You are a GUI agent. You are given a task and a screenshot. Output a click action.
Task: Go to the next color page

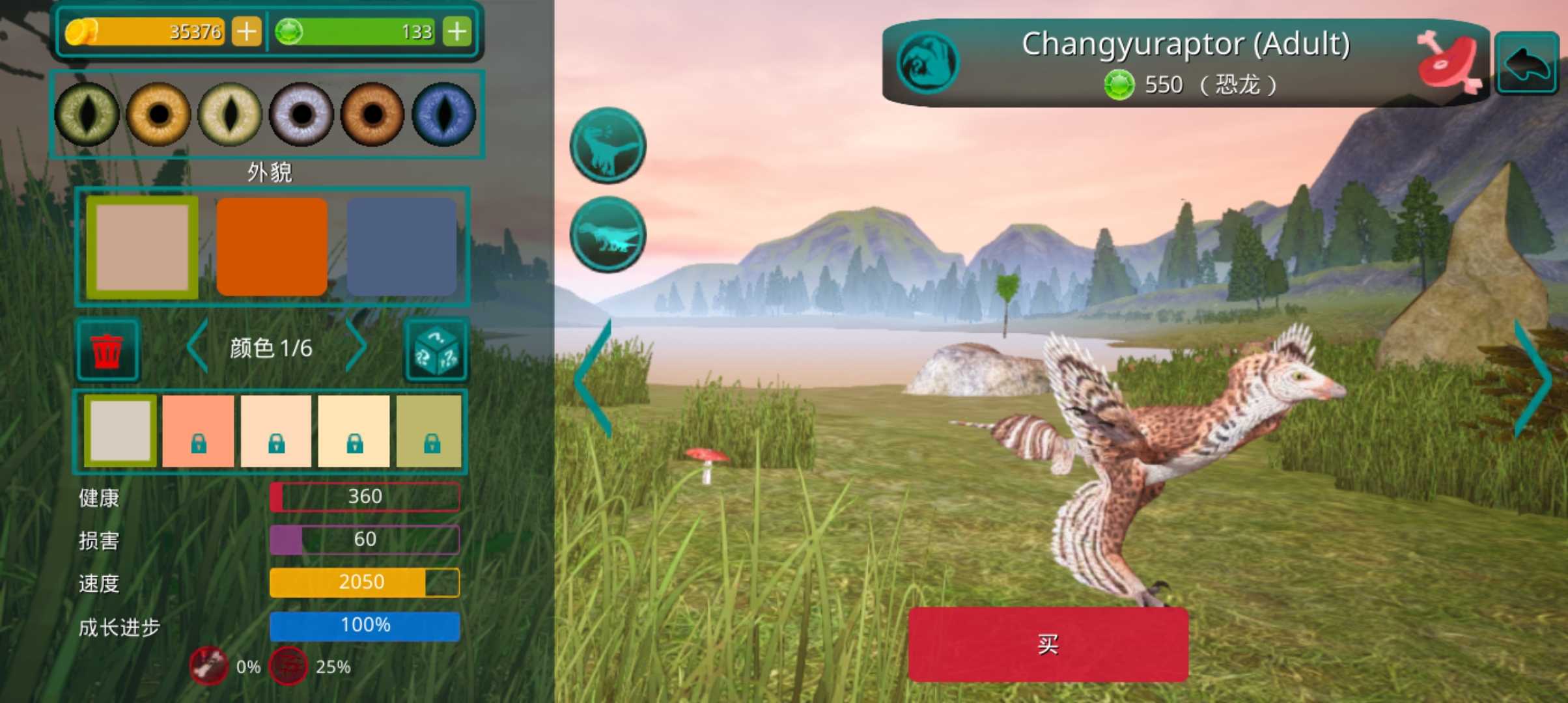click(356, 346)
